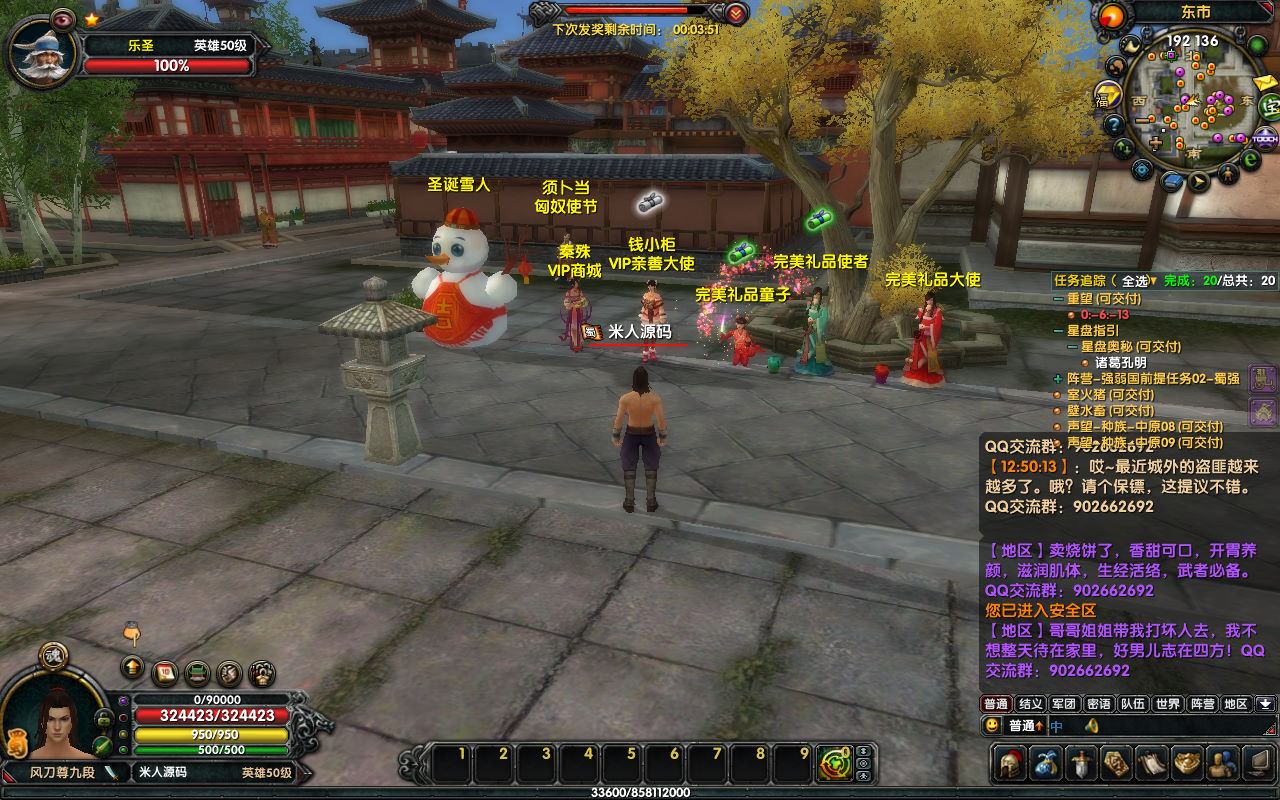Open the emoji smiley picker in chat

coord(992,726)
